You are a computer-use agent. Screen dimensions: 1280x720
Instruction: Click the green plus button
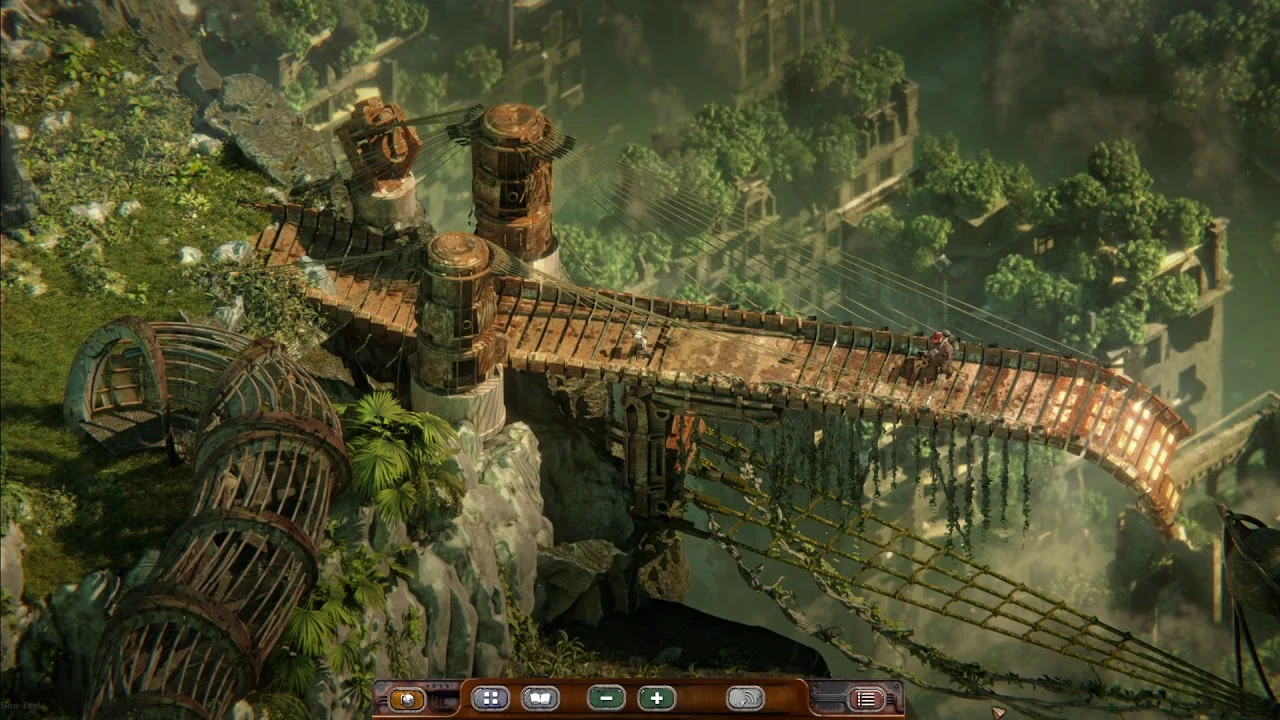pos(656,698)
